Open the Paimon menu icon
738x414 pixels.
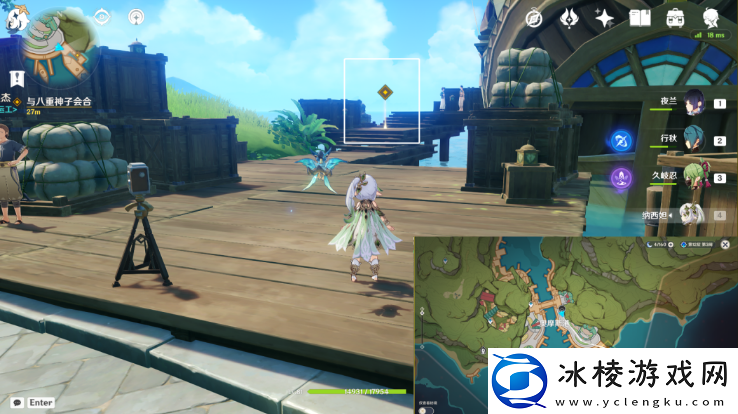pyautogui.click(x=18, y=19)
